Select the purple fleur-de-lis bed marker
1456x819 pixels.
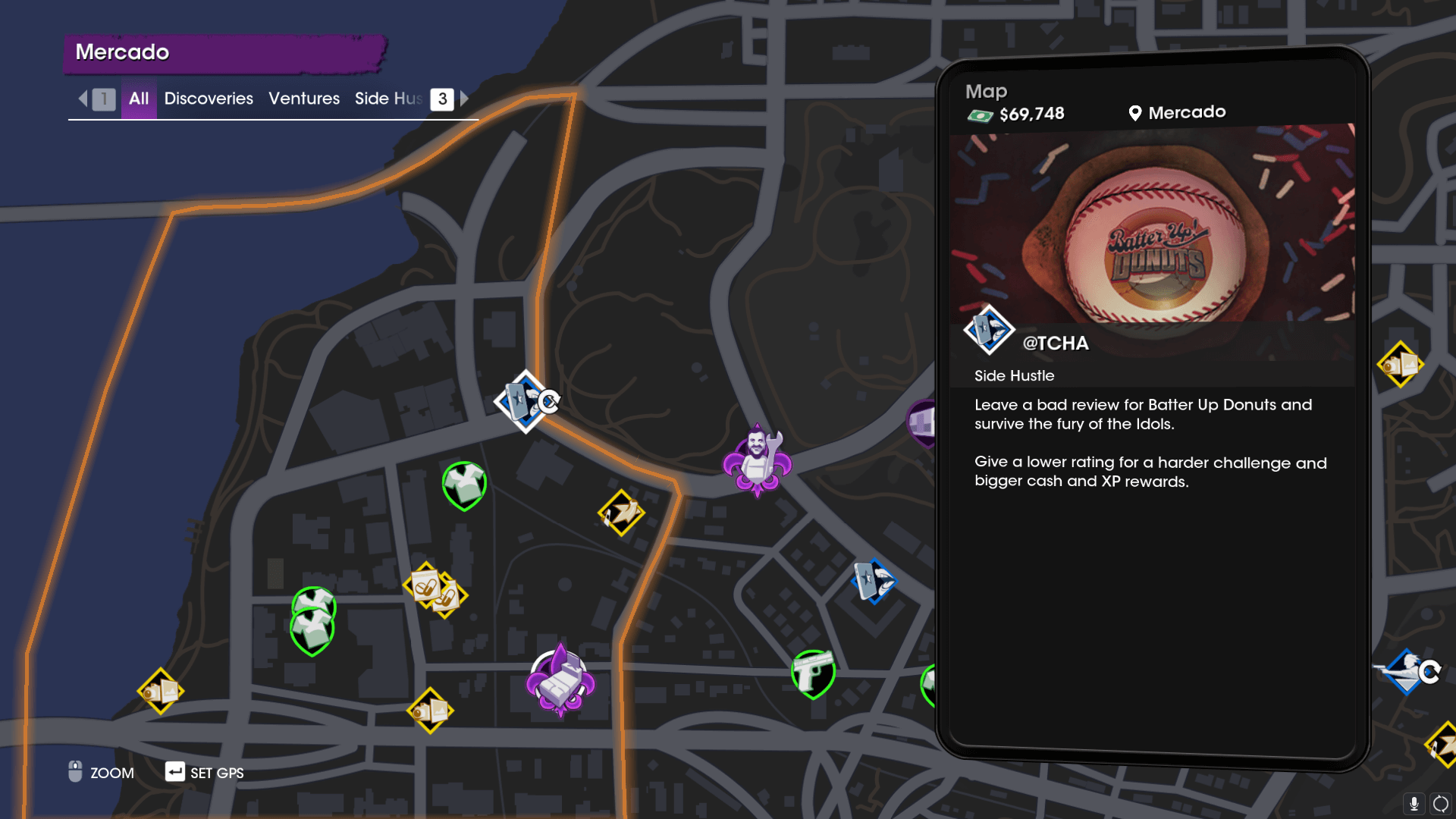coord(560,680)
